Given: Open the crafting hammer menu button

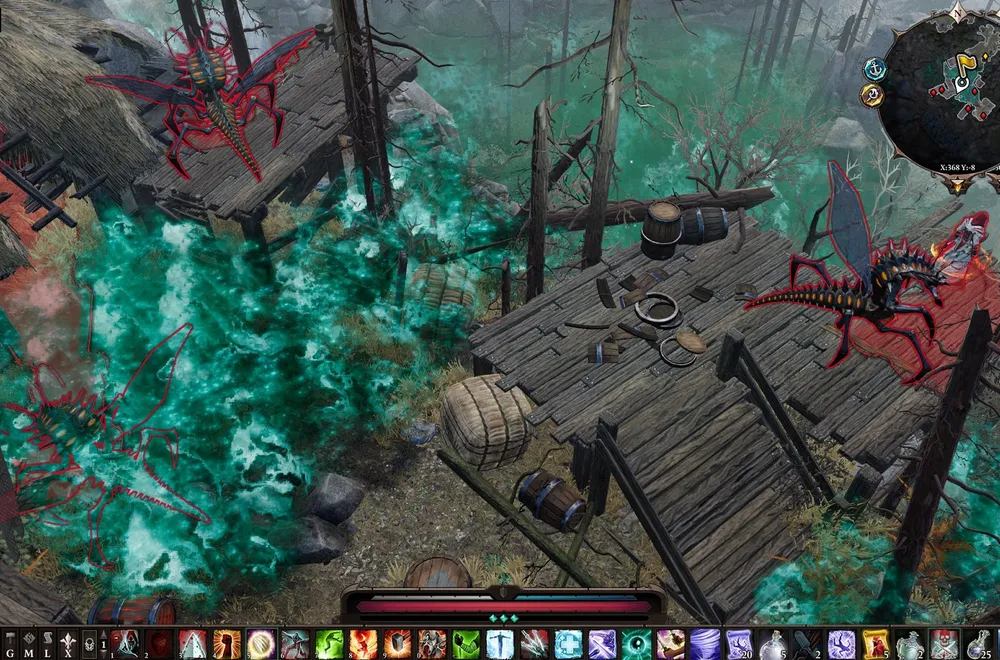Looking at the screenshot, I should 10,643.
